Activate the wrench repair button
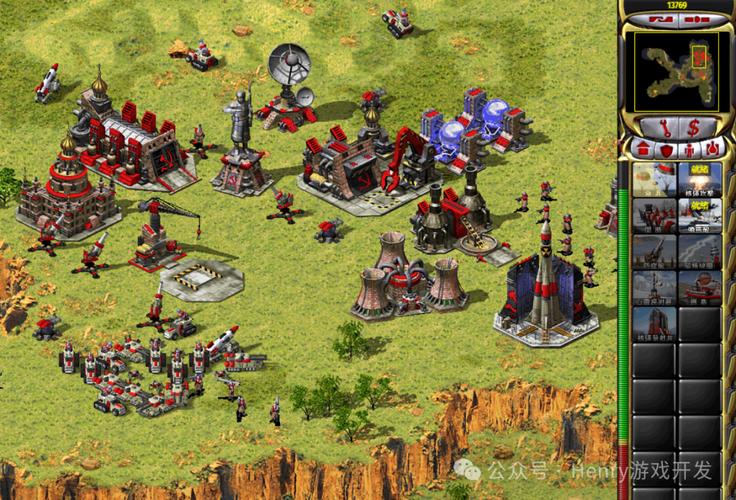Image resolution: width=736 pixels, height=500 pixels. click(x=661, y=127)
